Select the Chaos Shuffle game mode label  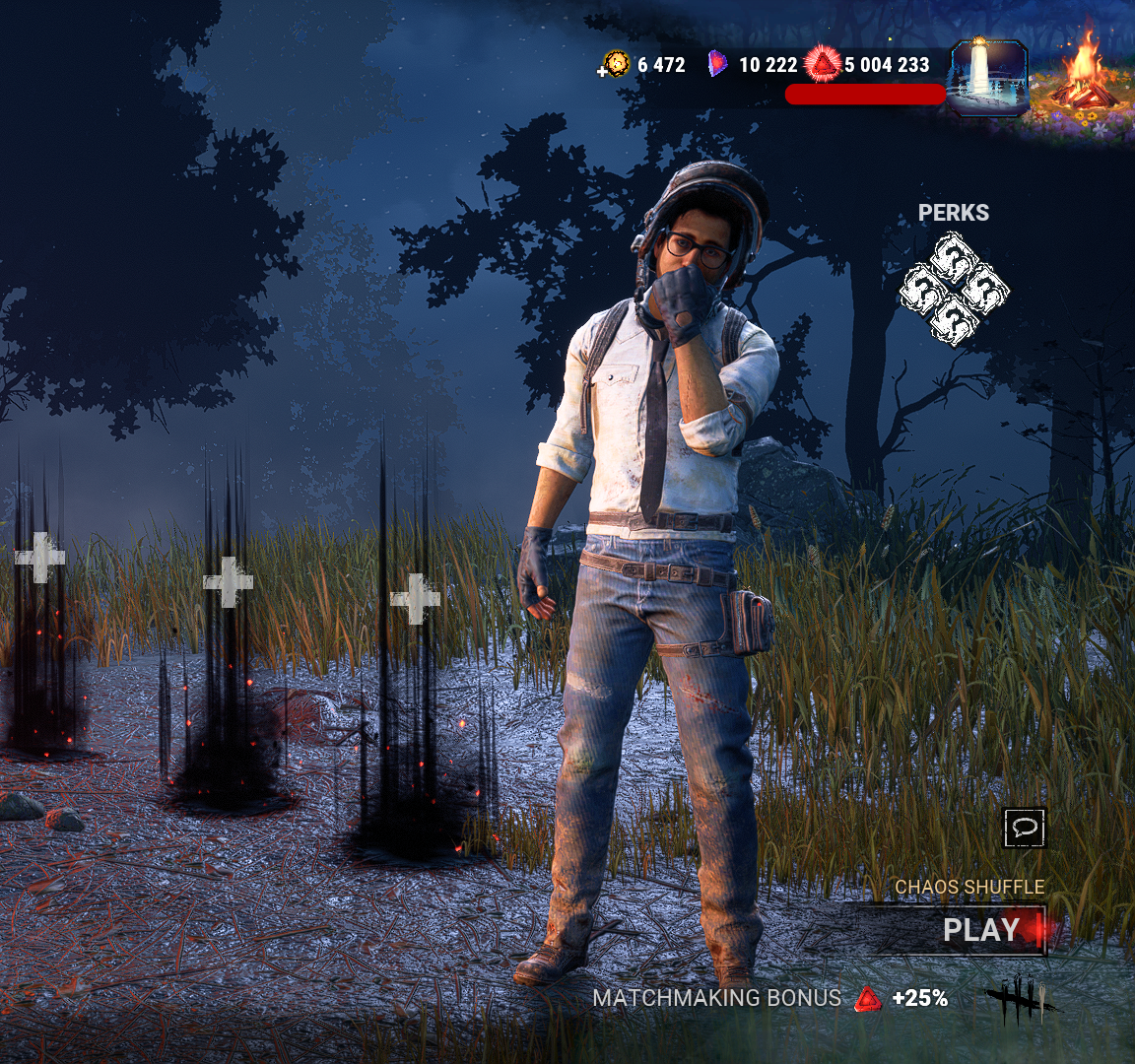969,887
